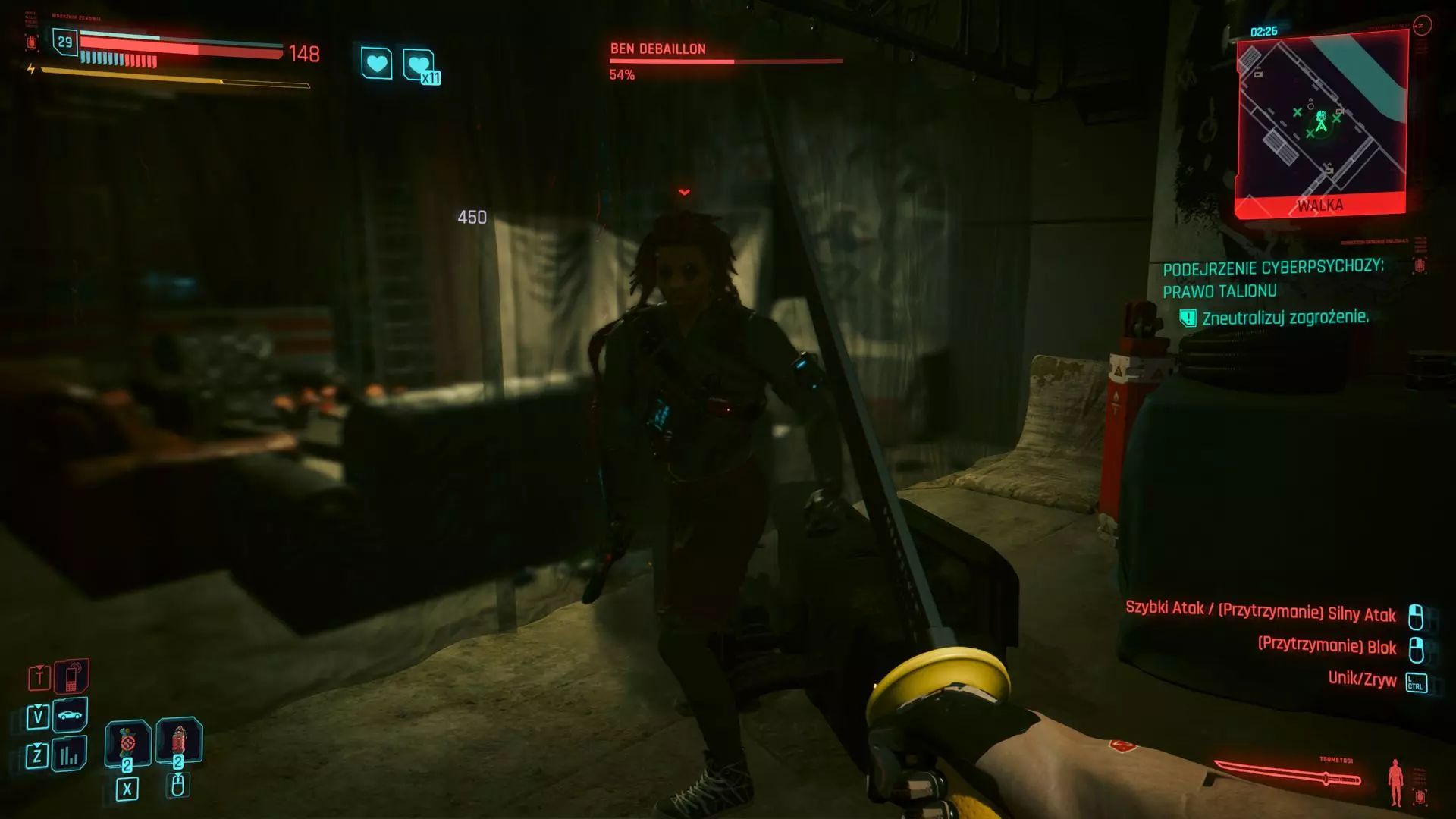The image size is (1456, 819).
Task: Use the red inhaler consumable slot
Action: point(177,740)
